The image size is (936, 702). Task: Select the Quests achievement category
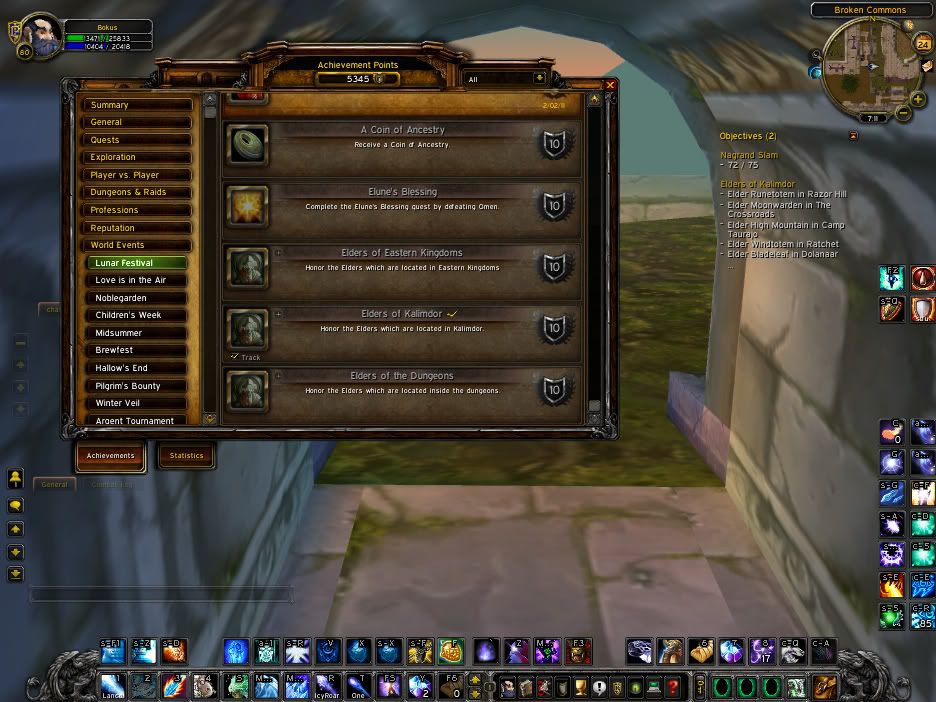point(137,140)
